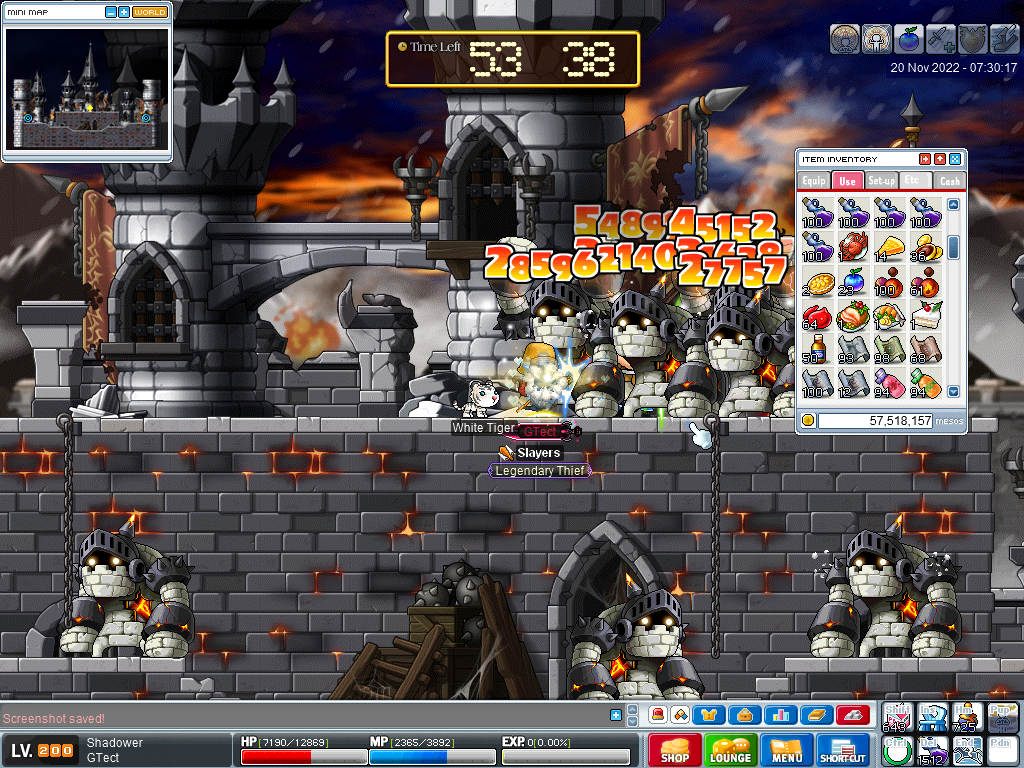1024x768 pixels.
Task: Switch to the Equip inventory tab
Action: click(814, 181)
